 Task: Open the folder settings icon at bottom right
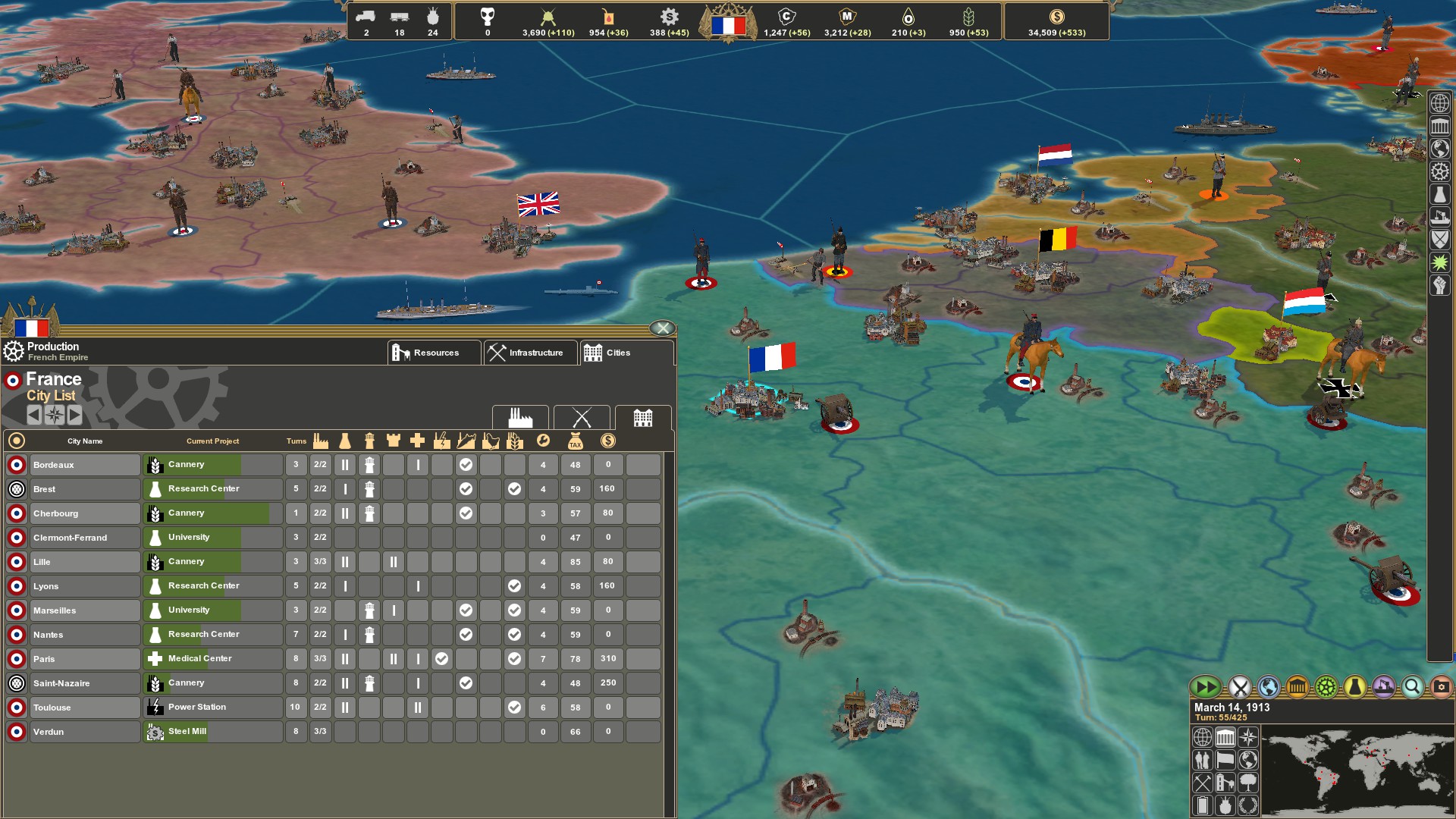coord(1441,688)
